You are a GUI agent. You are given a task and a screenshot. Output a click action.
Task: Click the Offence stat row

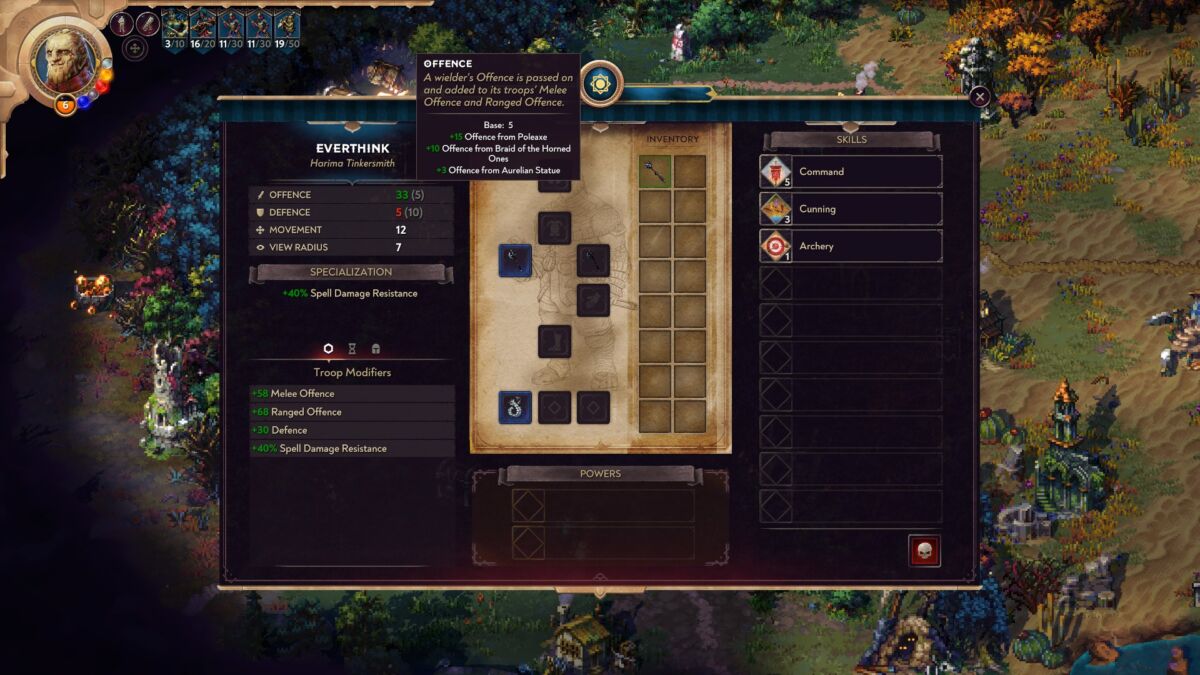pyautogui.click(x=351, y=194)
